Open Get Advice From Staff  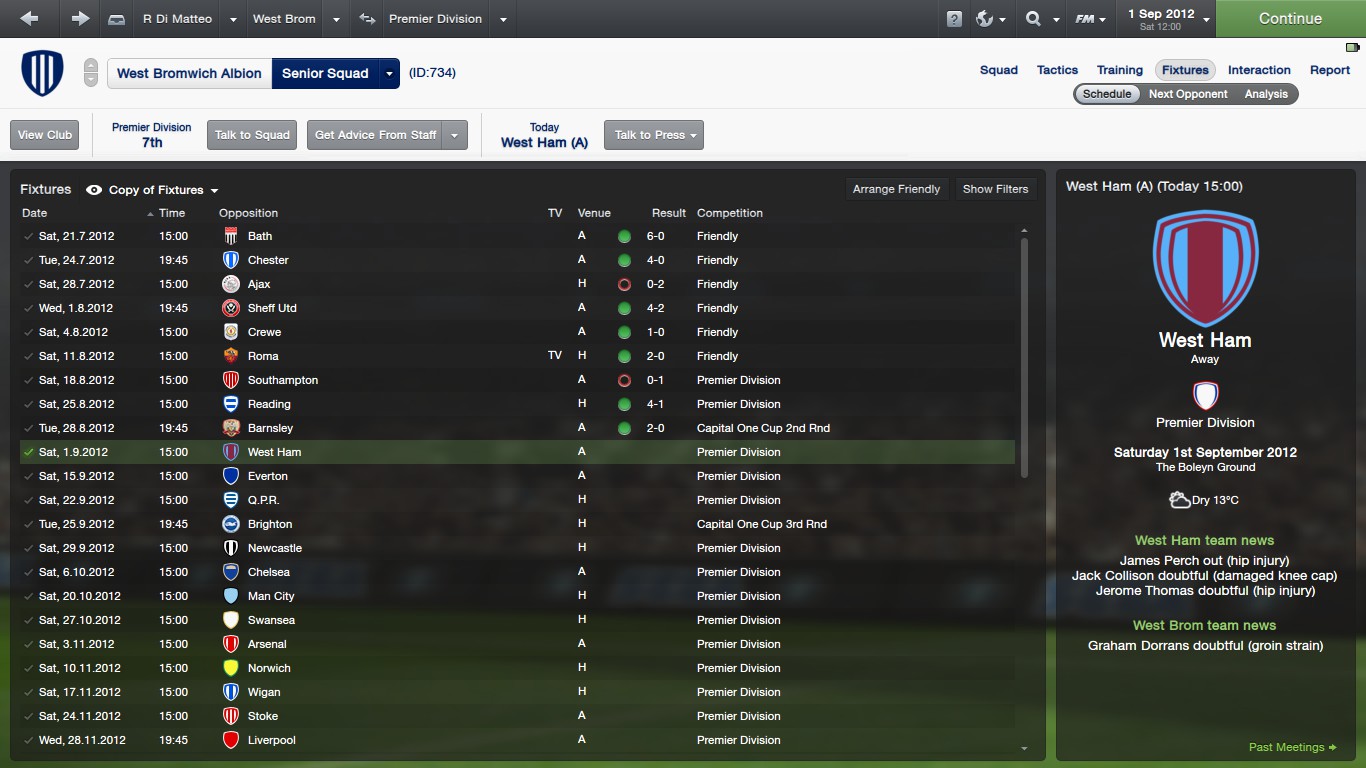pyautogui.click(x=376, y=135)
